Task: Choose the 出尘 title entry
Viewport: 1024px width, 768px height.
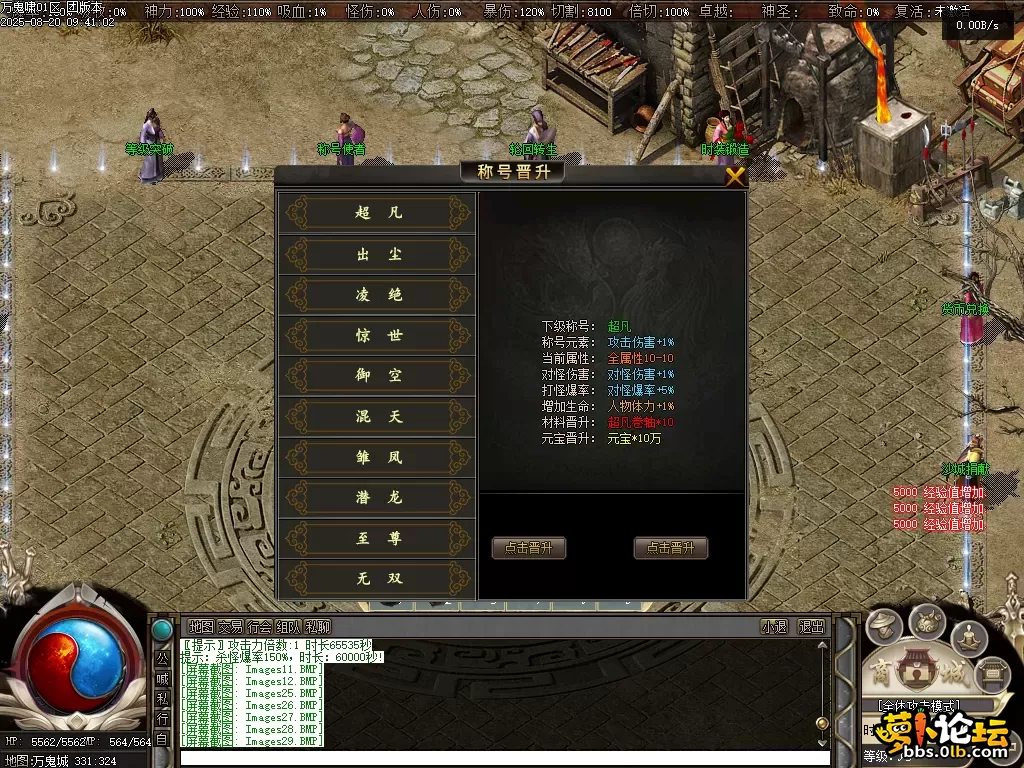Action: pyautogui.click(x=378, y=254)
